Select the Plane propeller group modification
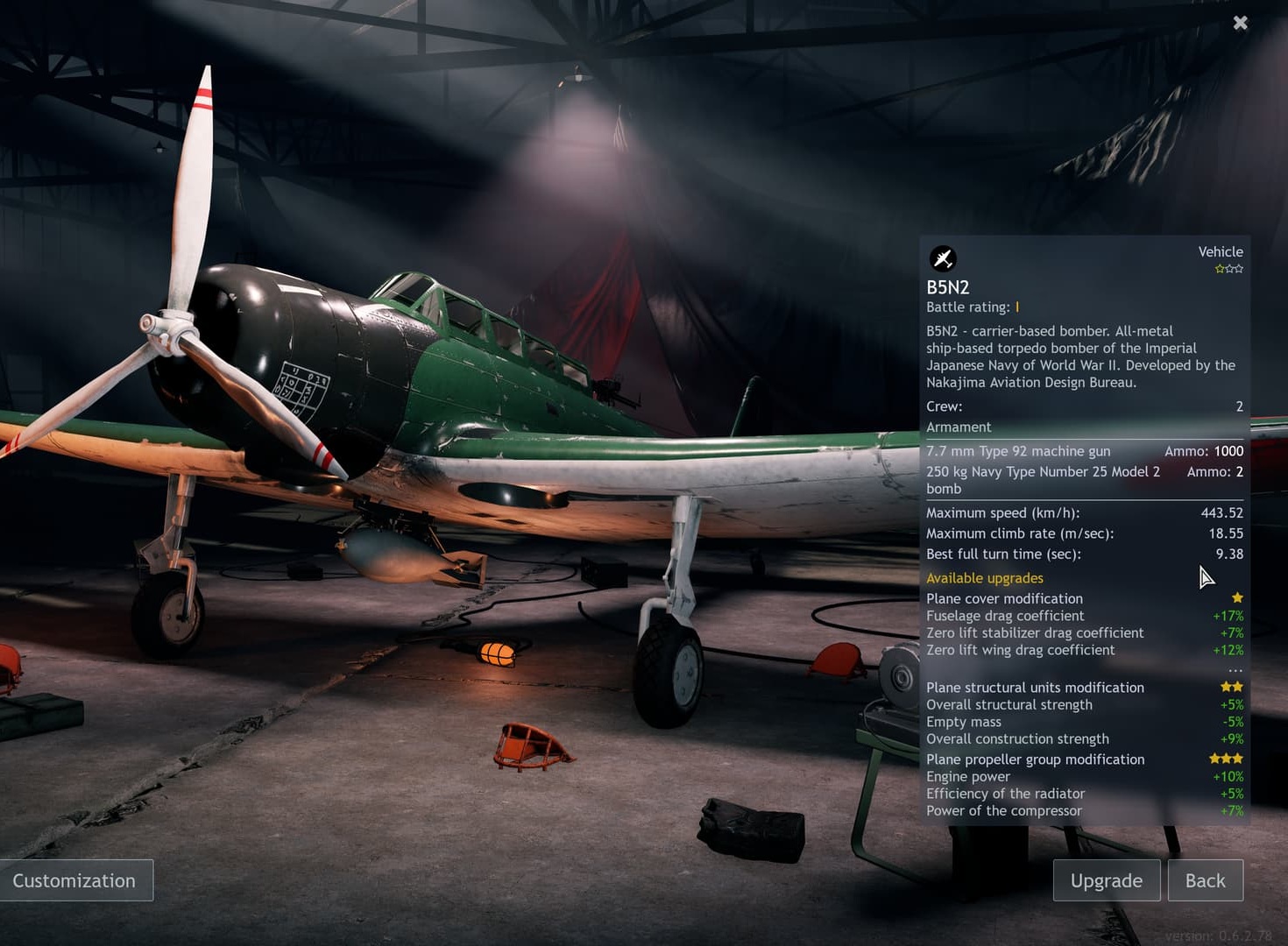The width and height of the screenshot is (1288, 946). (x=1035, y=759)
